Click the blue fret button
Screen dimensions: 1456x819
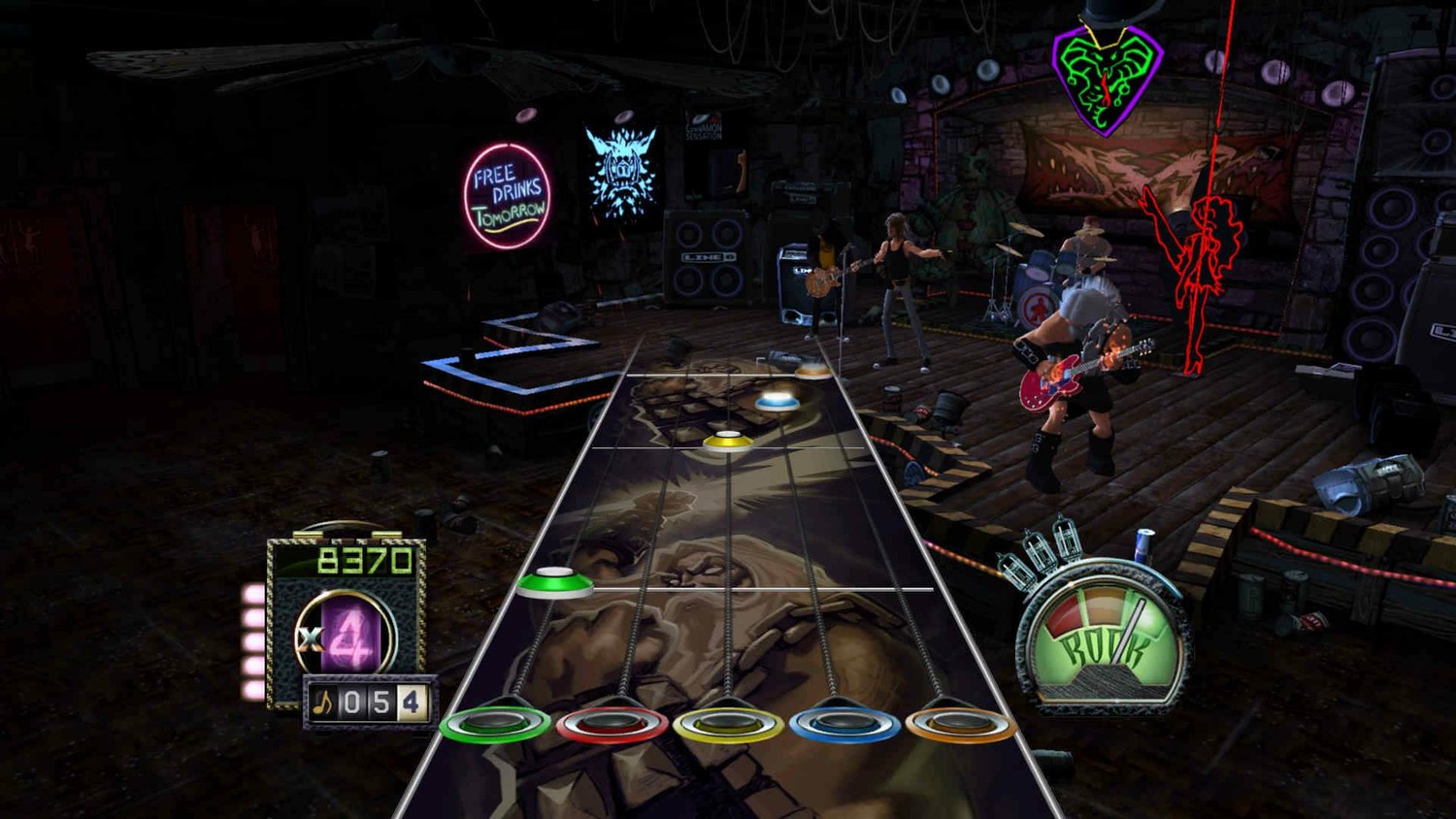[844, 724]
